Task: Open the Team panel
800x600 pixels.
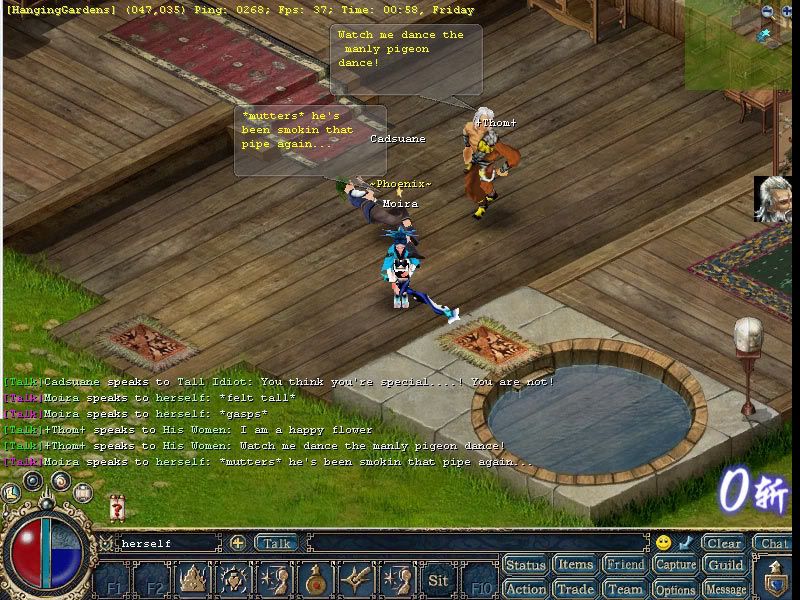Action: coord(625,589)
